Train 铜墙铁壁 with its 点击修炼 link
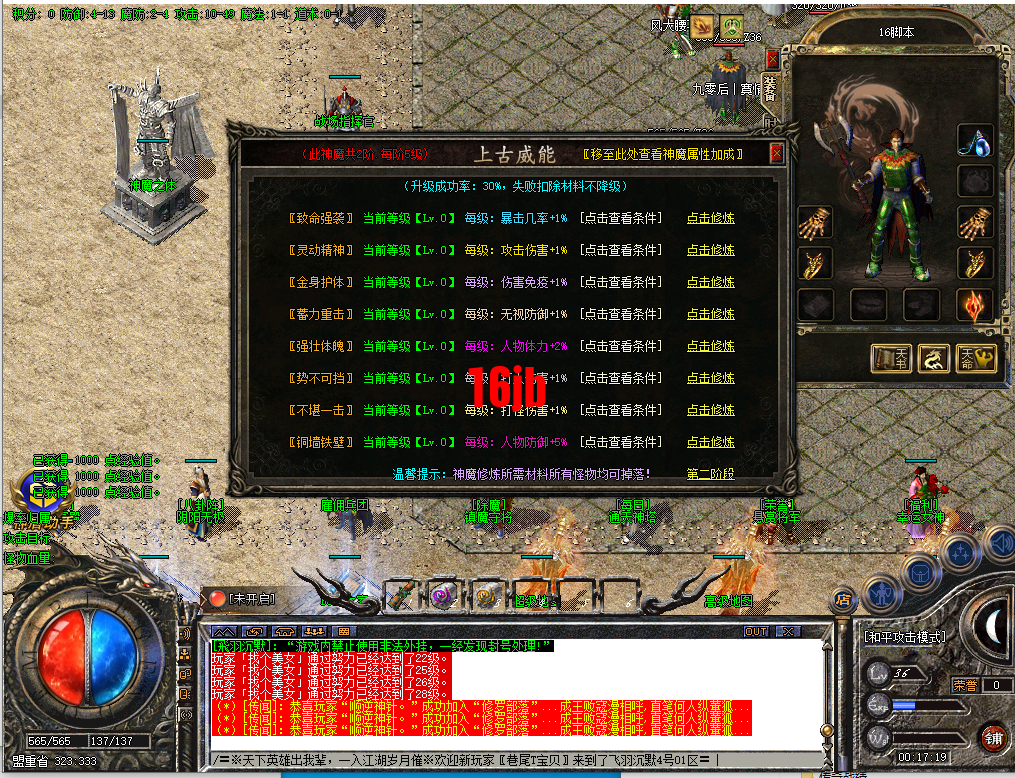 (x=710, y=443)
